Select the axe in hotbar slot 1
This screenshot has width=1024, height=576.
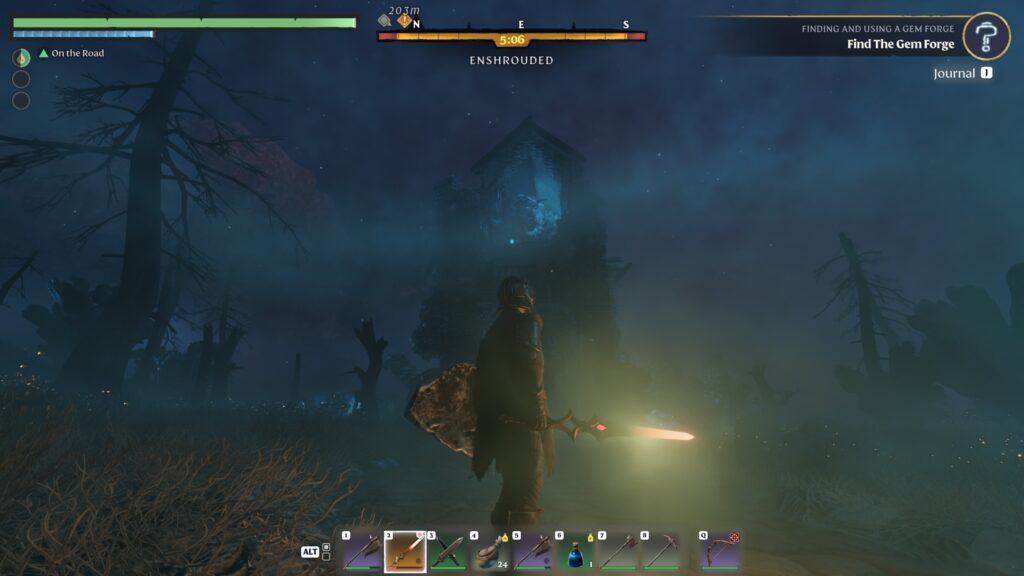362,551
